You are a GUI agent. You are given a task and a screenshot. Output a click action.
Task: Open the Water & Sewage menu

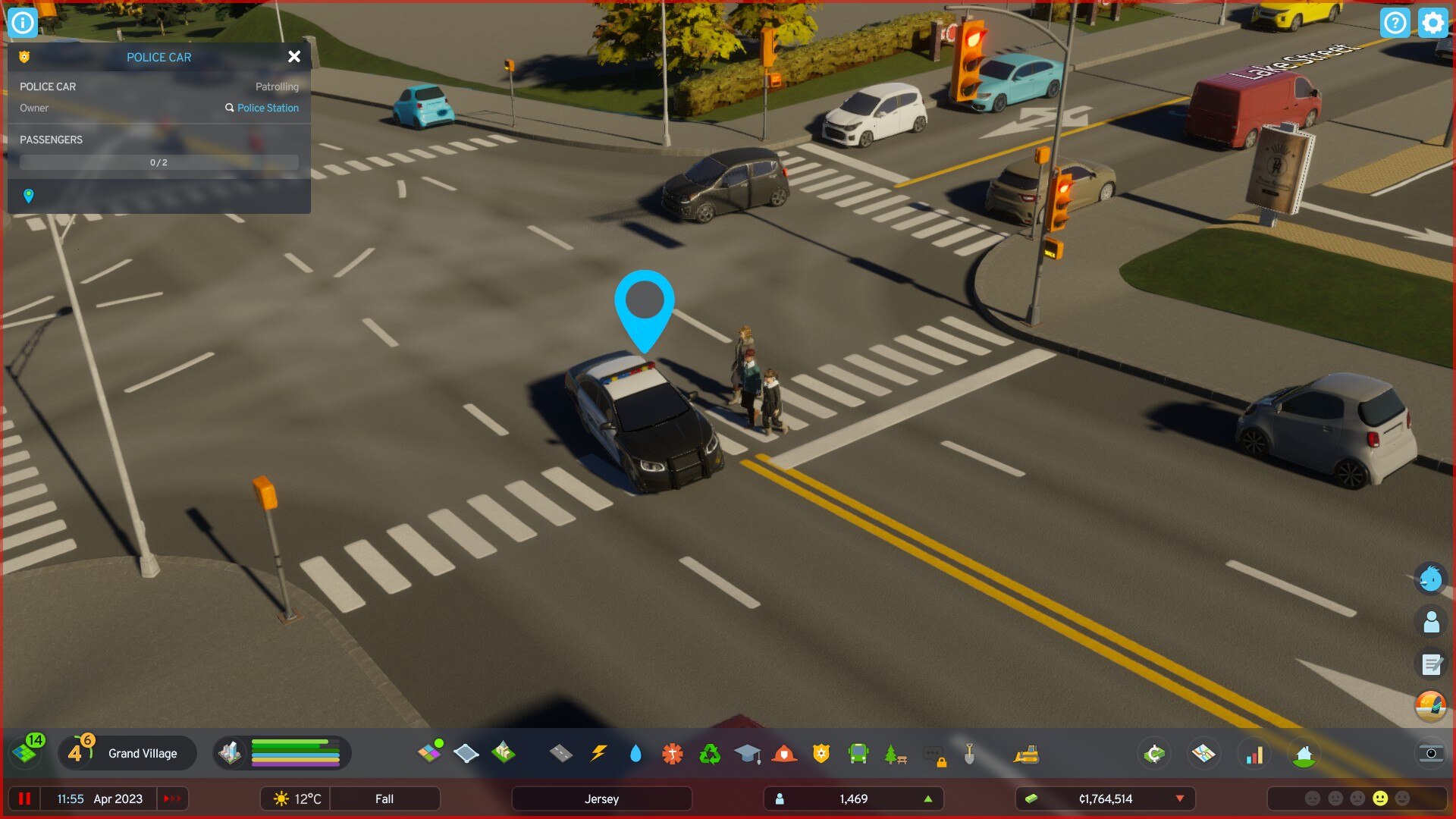[635, 753]
